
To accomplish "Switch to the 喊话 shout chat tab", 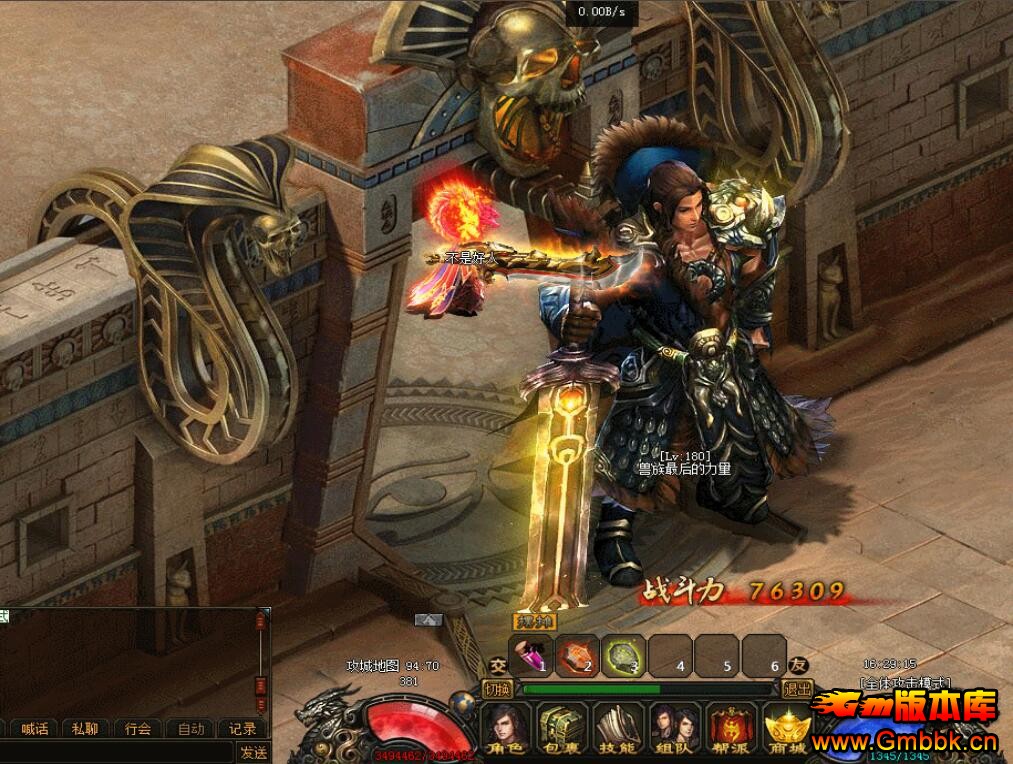I will [35, 729].
